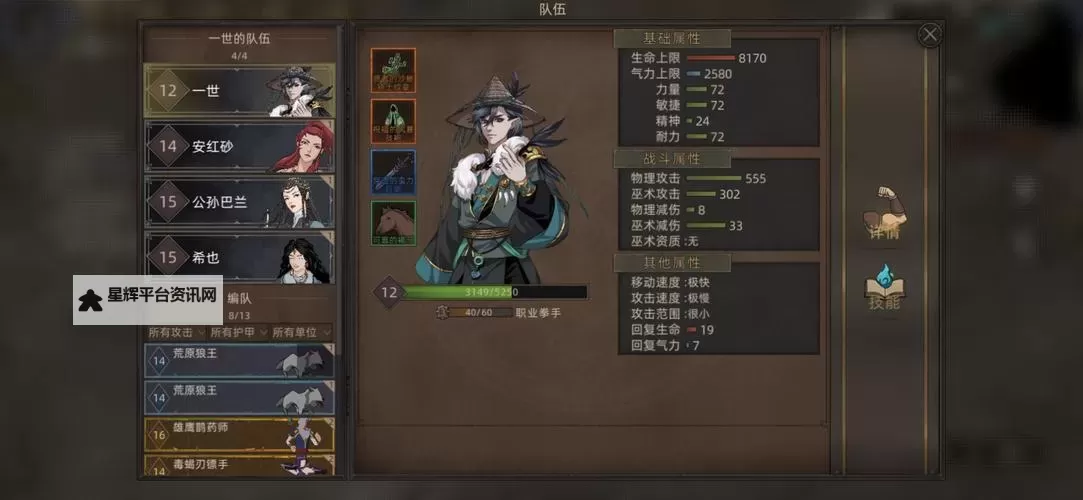Select party member 一世
1083x500 pixels.
(x=239, y=91)
